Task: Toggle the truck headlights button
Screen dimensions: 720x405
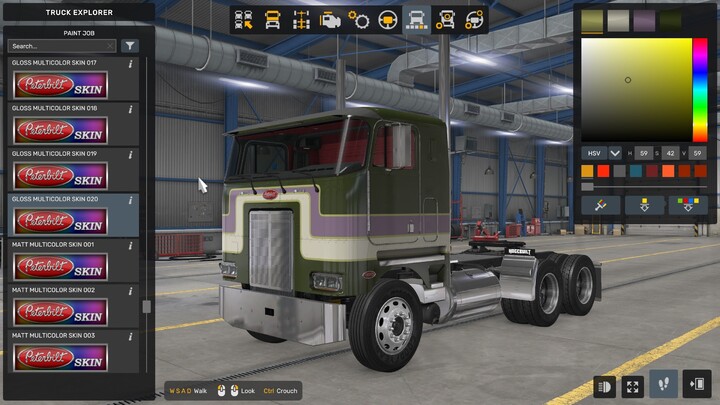Action: coord(604,385)
